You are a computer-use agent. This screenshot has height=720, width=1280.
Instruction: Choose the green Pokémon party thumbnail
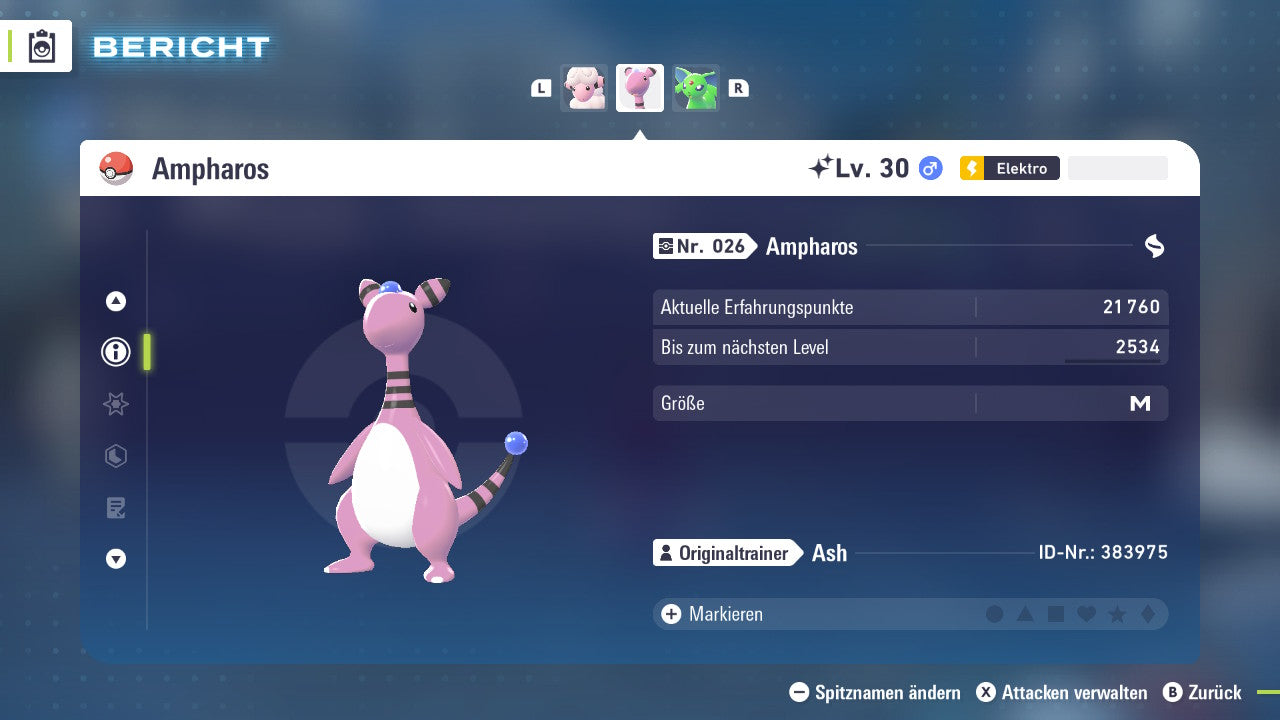(x=695, y=88)
